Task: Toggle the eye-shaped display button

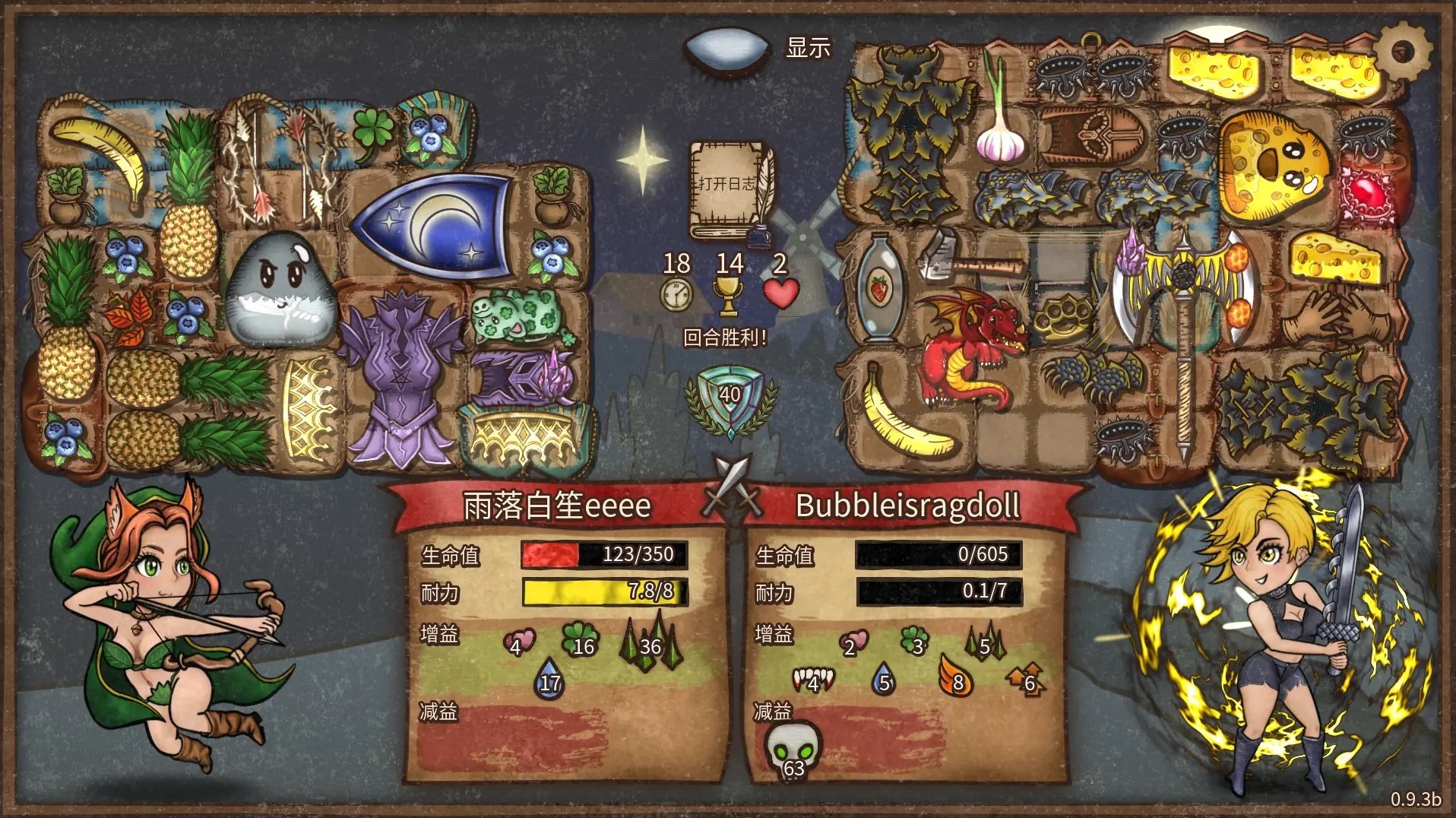Action: pos(727,49)
